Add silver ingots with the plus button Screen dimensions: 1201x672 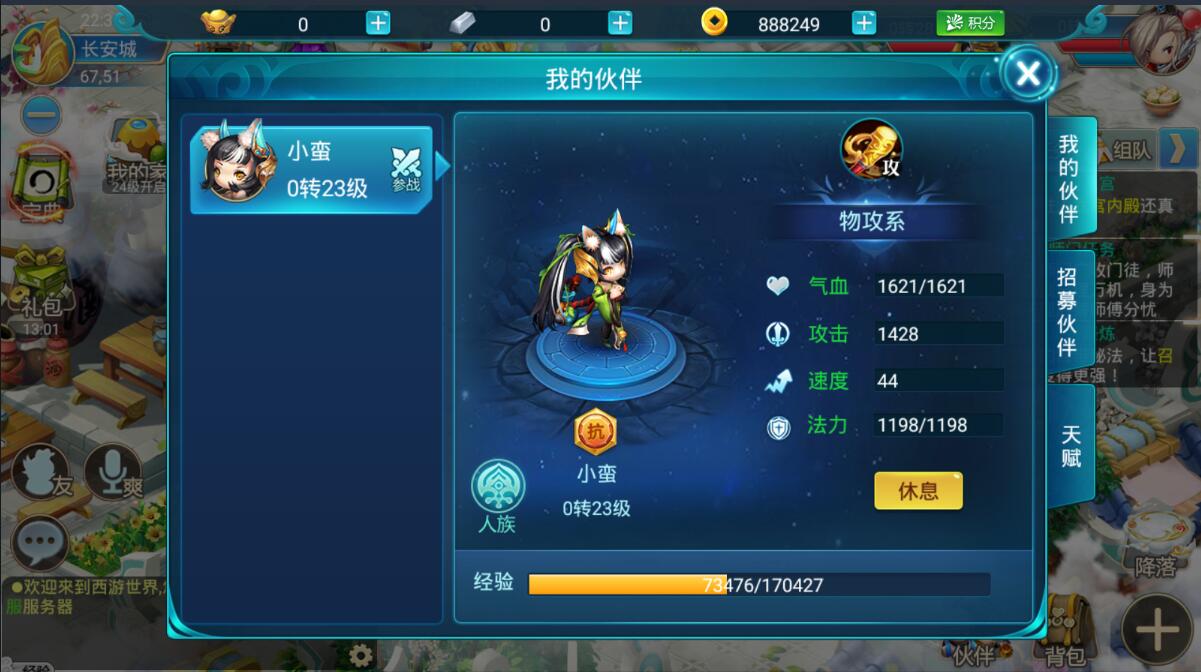click(620, 23)
